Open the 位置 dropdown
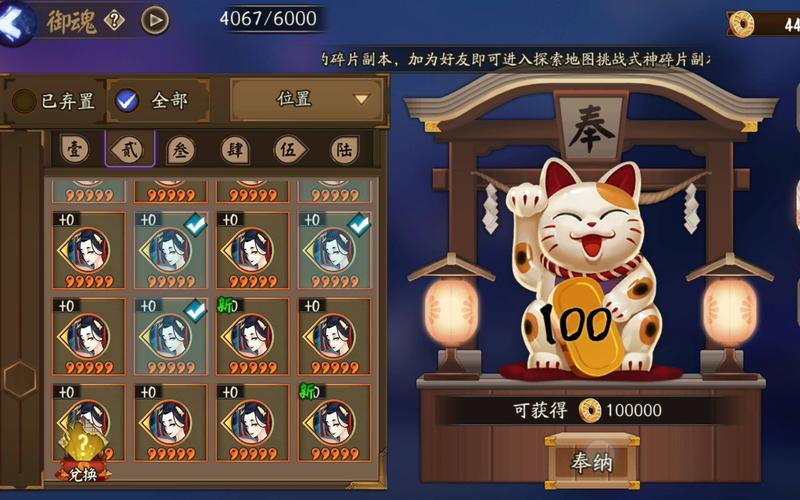This screenshot has width=800, height=500. 307,99
